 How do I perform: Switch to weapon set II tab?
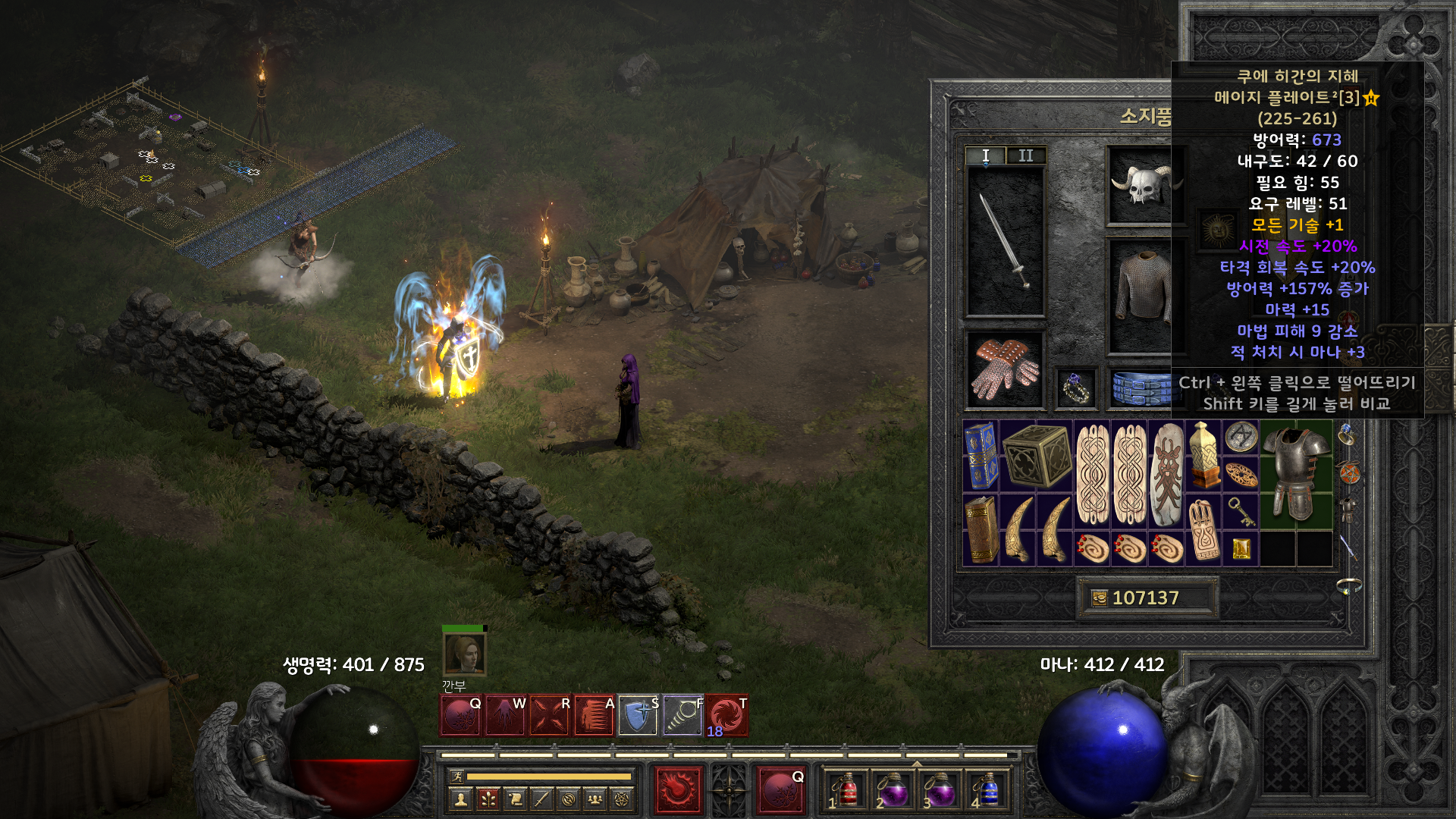point(1026,155)
